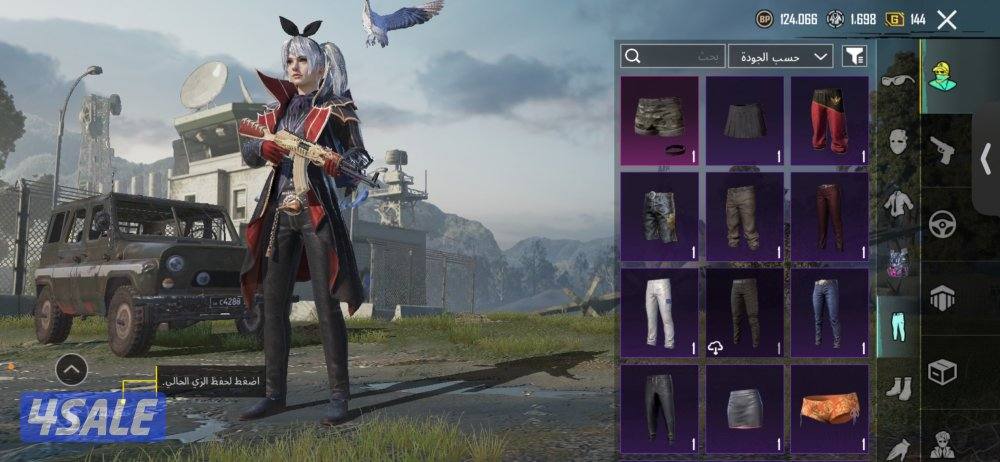Pick the khaki cargo pants
Screen dimensions: 1000x462
point(744,216)
